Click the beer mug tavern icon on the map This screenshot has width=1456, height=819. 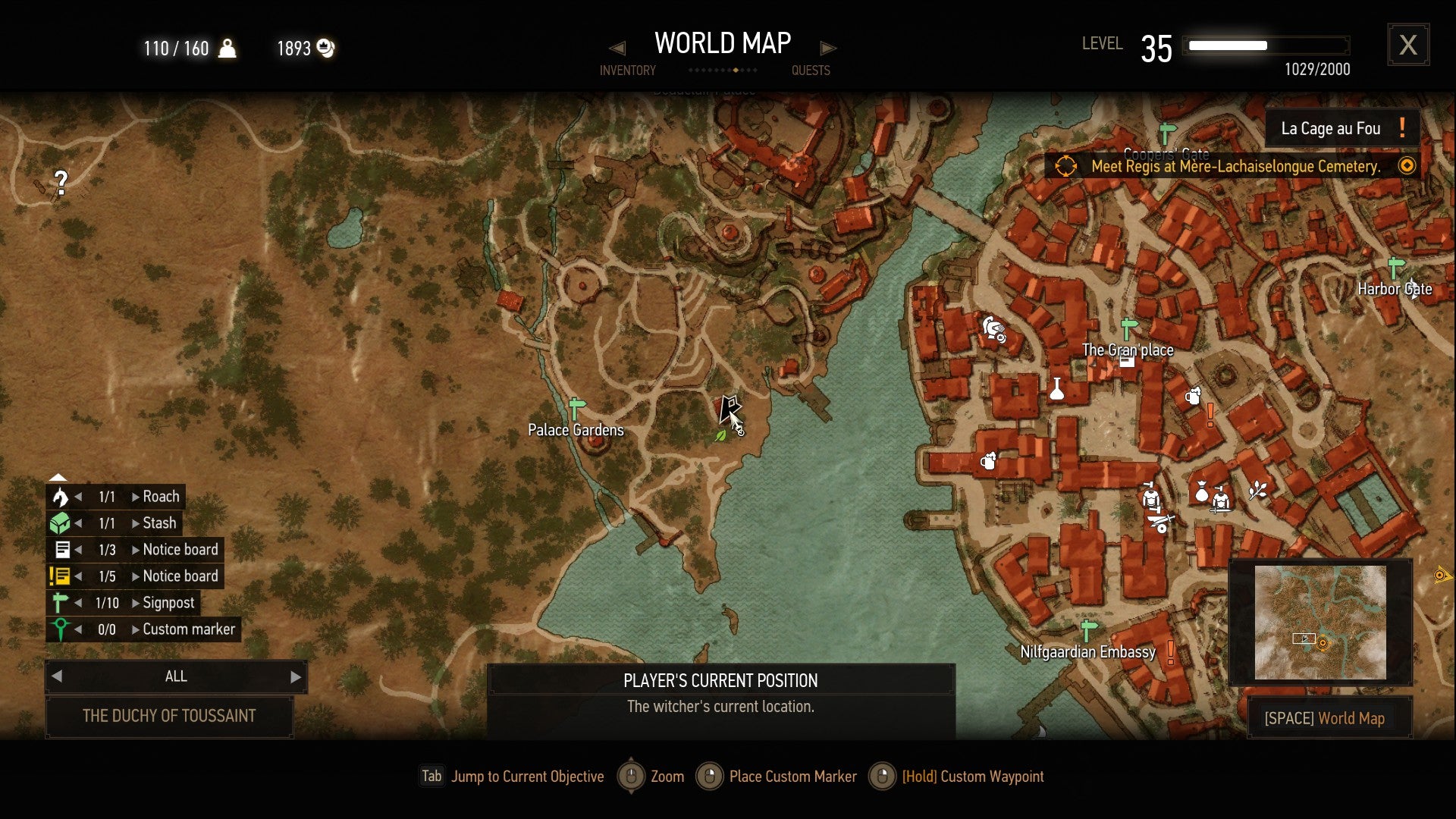point(1192,397)
